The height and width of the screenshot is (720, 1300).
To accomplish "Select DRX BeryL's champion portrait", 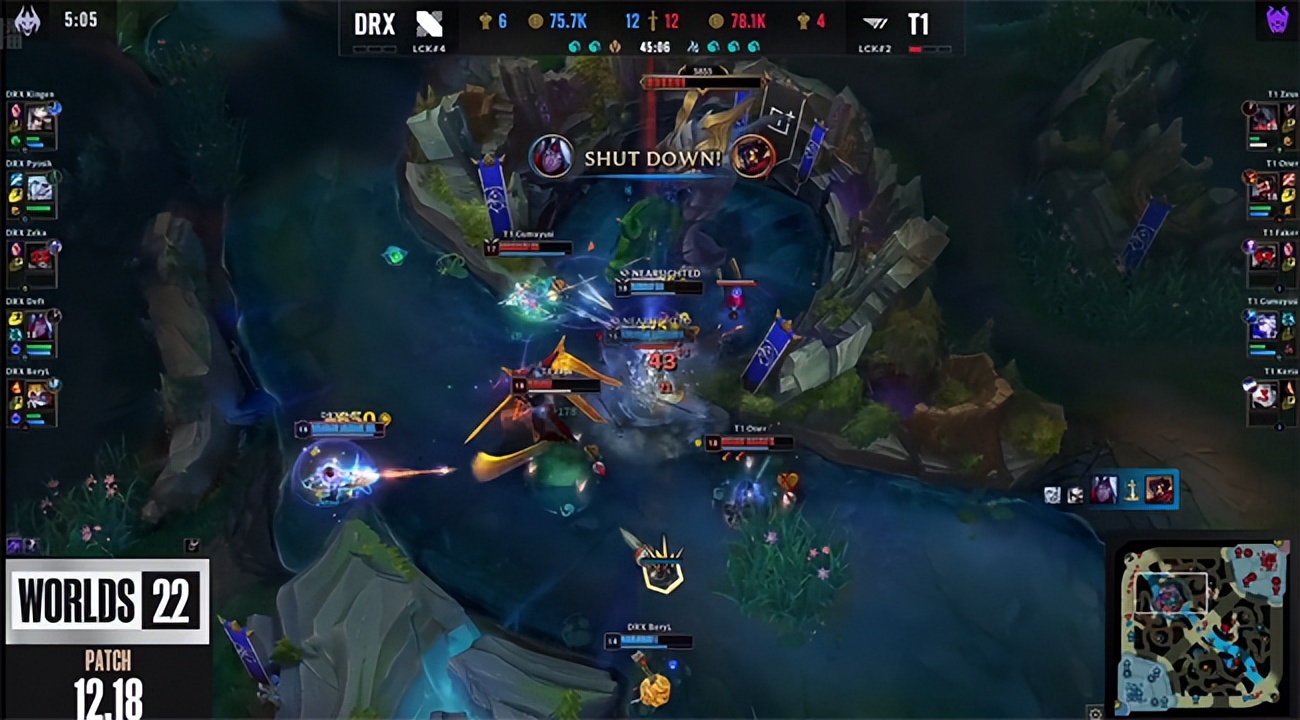I will pyautogui.click(x=41, y=396).
